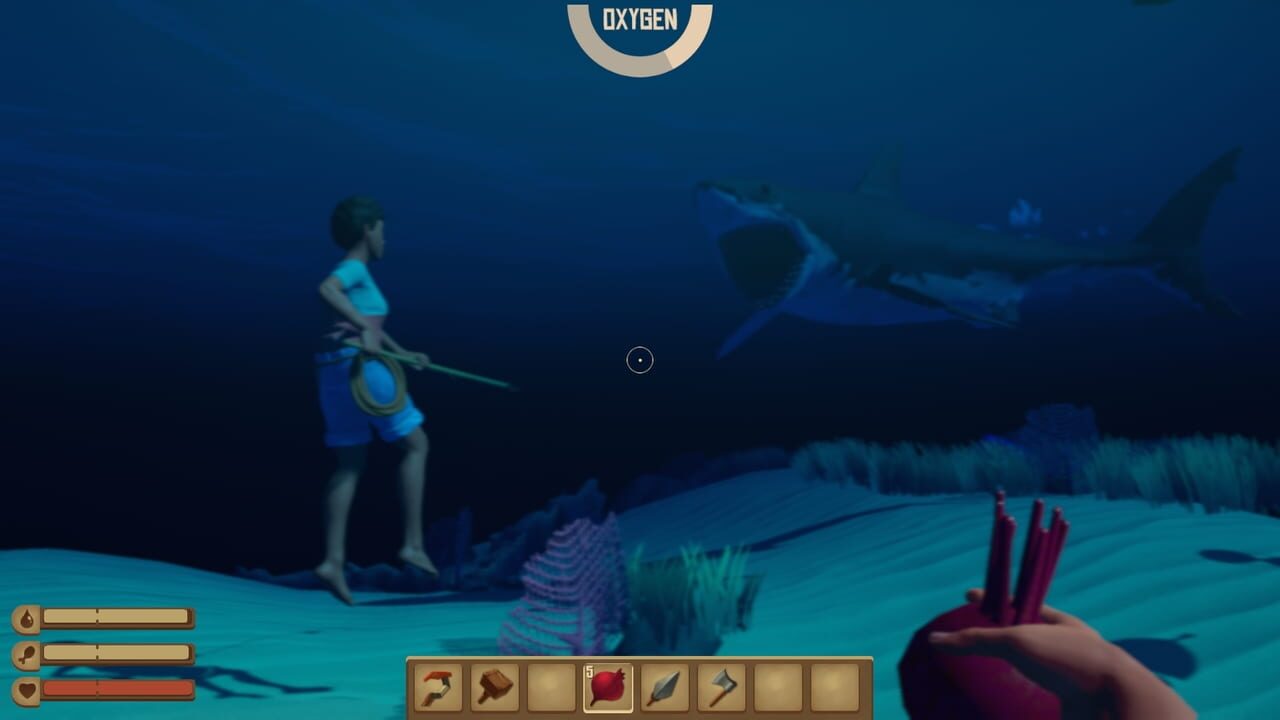Click the crosshair dot in screen center
The height and width of the screenshot is (720, 1280).
638,360
